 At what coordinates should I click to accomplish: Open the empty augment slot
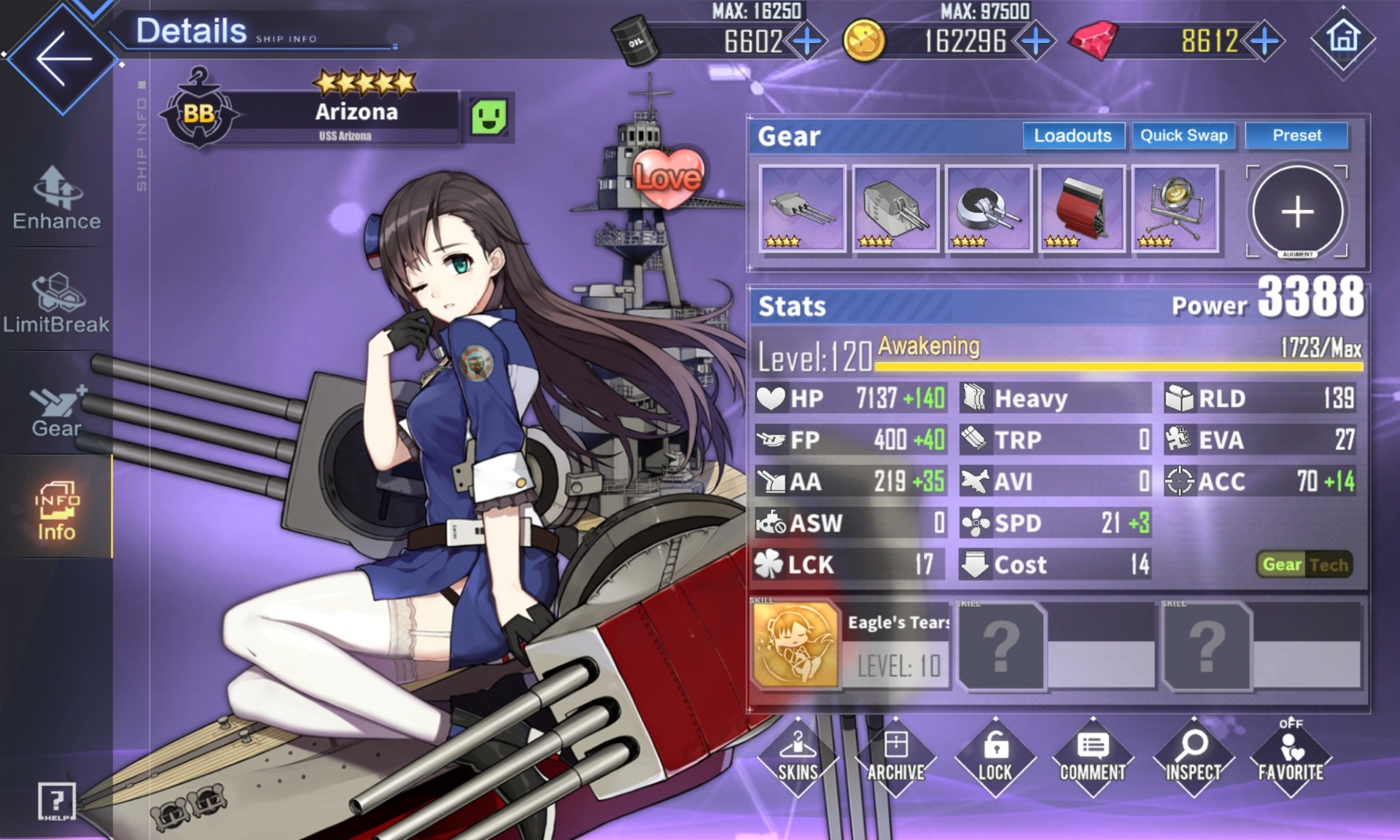tap(1297, 211)
